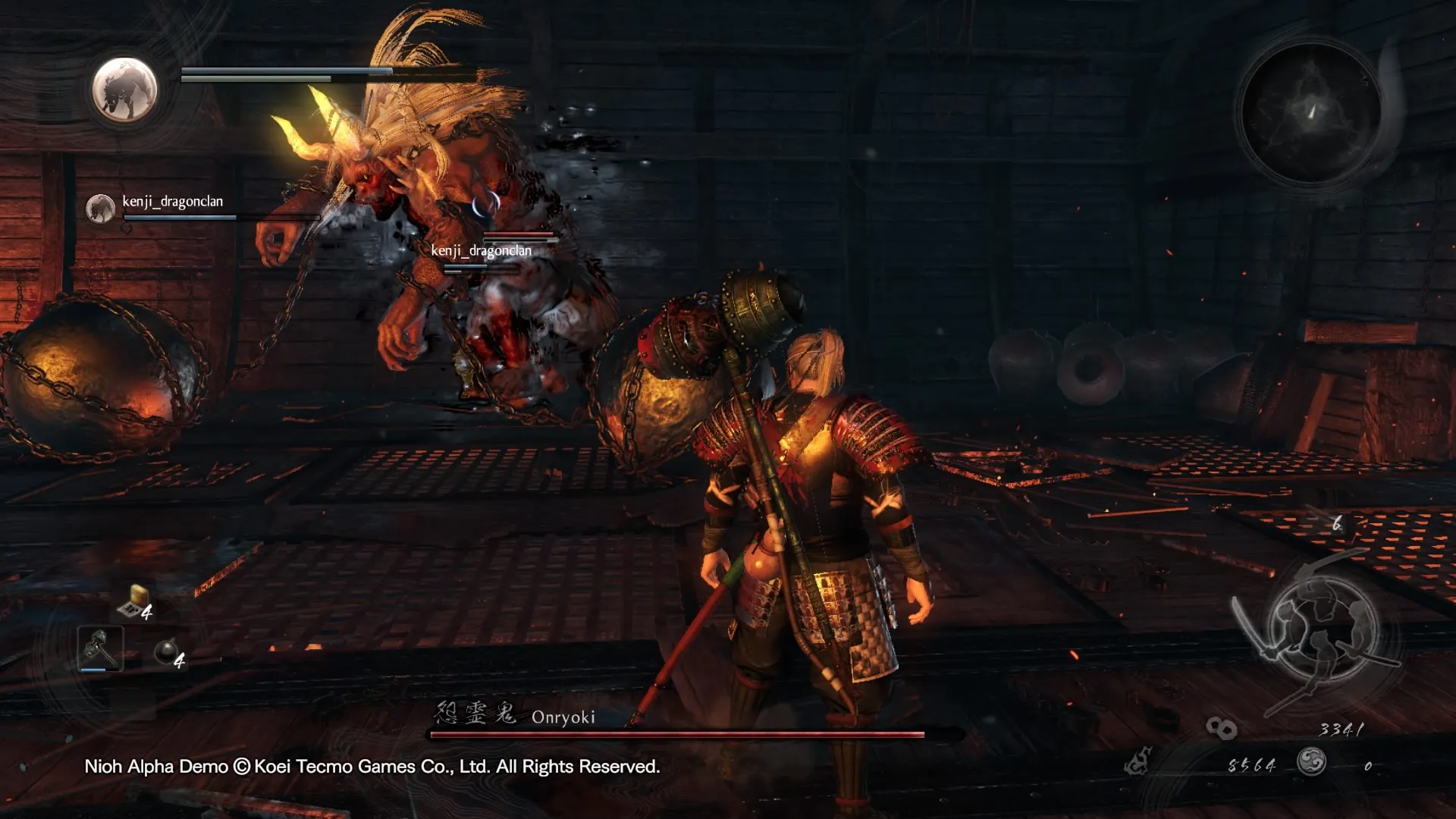Screen dimensions: 1456x819
Task: Open the circular radar compass
Action: [1311, 111]
